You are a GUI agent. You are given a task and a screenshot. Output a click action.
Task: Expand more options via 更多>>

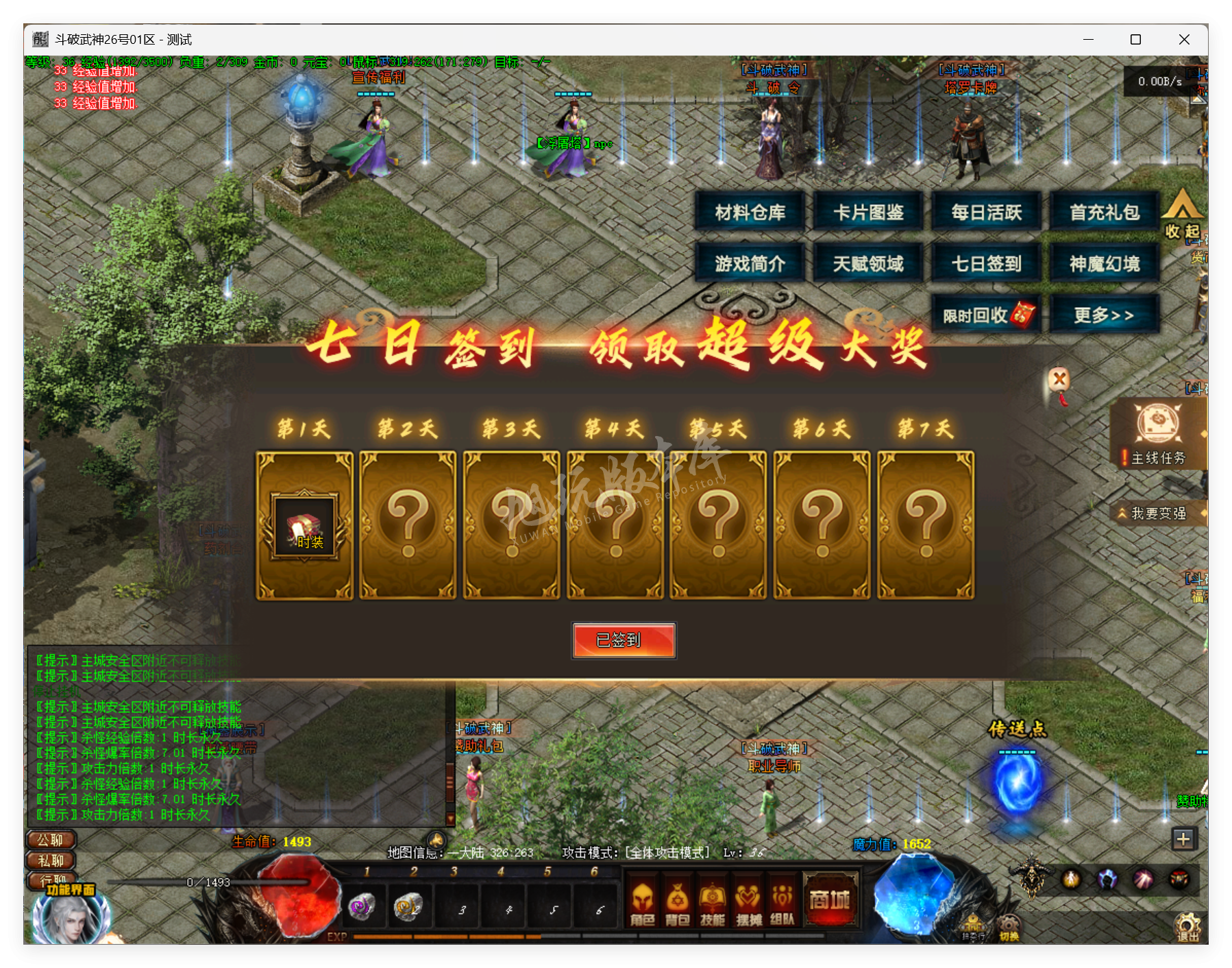(x=1105, y=313)
